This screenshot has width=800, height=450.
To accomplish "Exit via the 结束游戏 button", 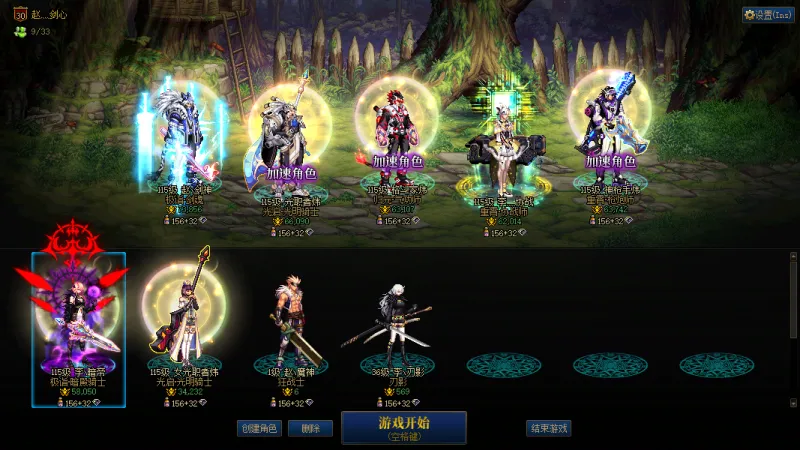I will click(x=548, y=428).
